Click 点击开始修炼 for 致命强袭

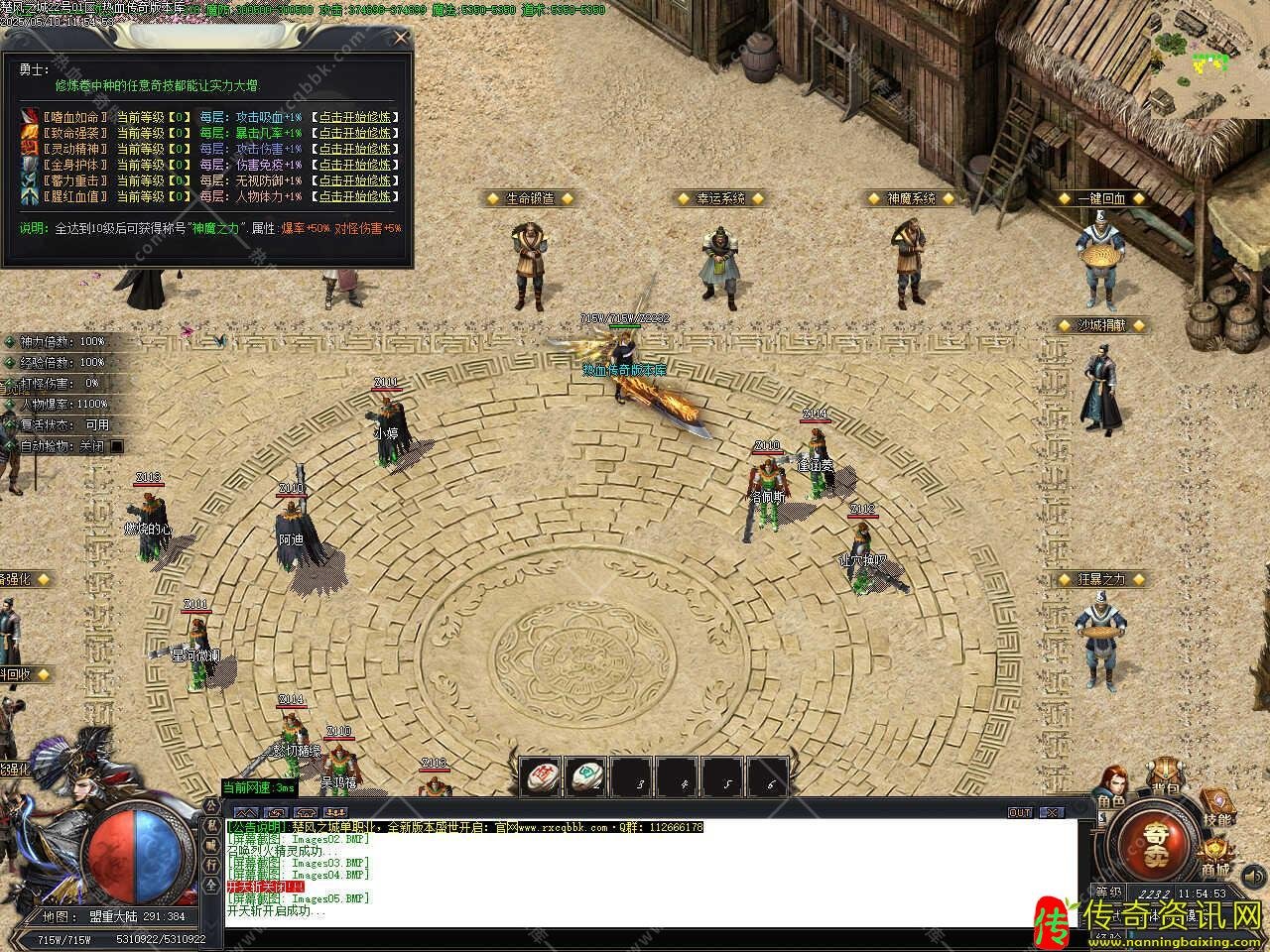pyautogui.click(x=355, y=132)
